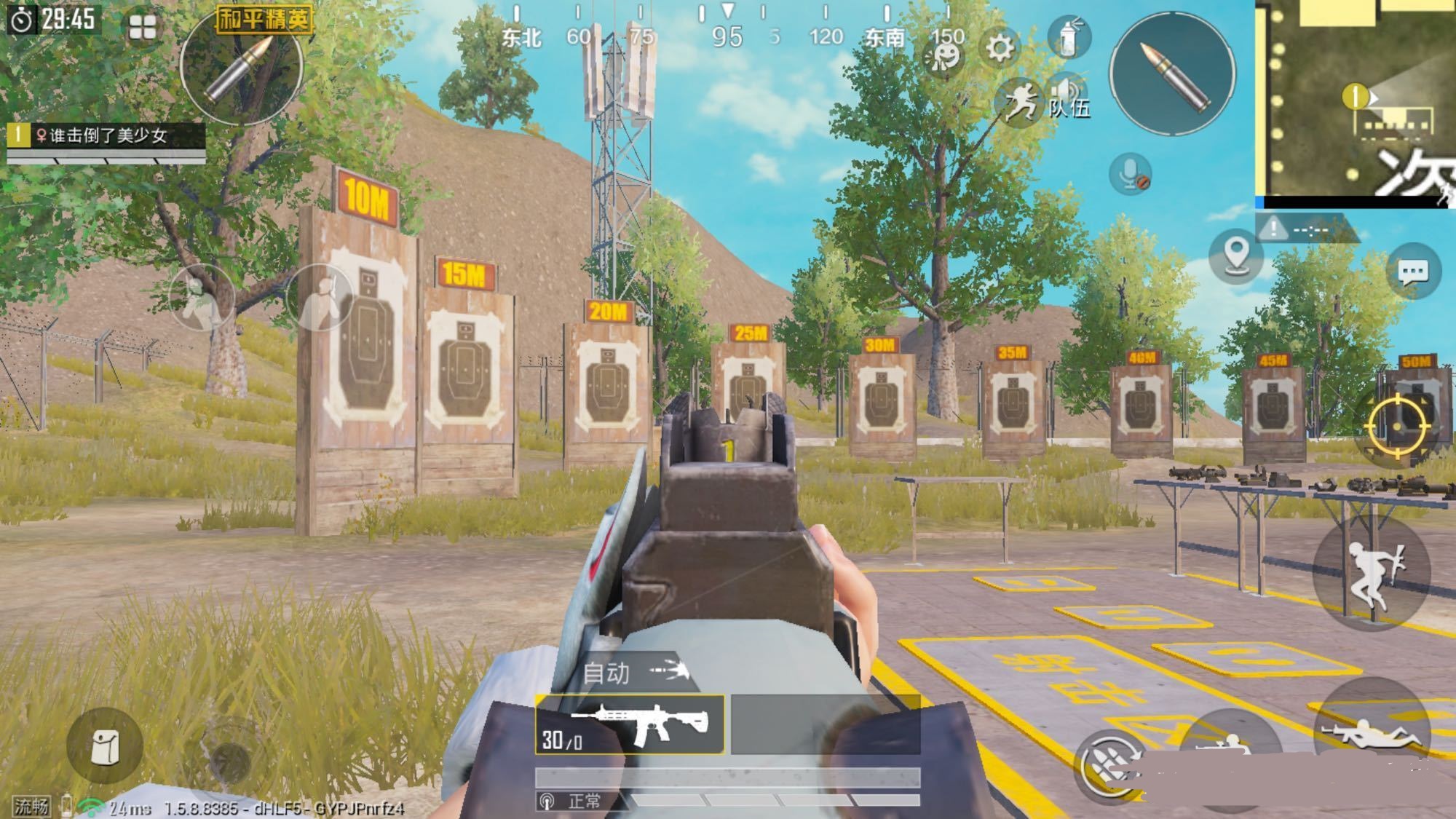Image resolution: width=1456 pixels, height=819 pixels.
Task: Open the four-square menu grid icon
Action: [x=143, y=28]
